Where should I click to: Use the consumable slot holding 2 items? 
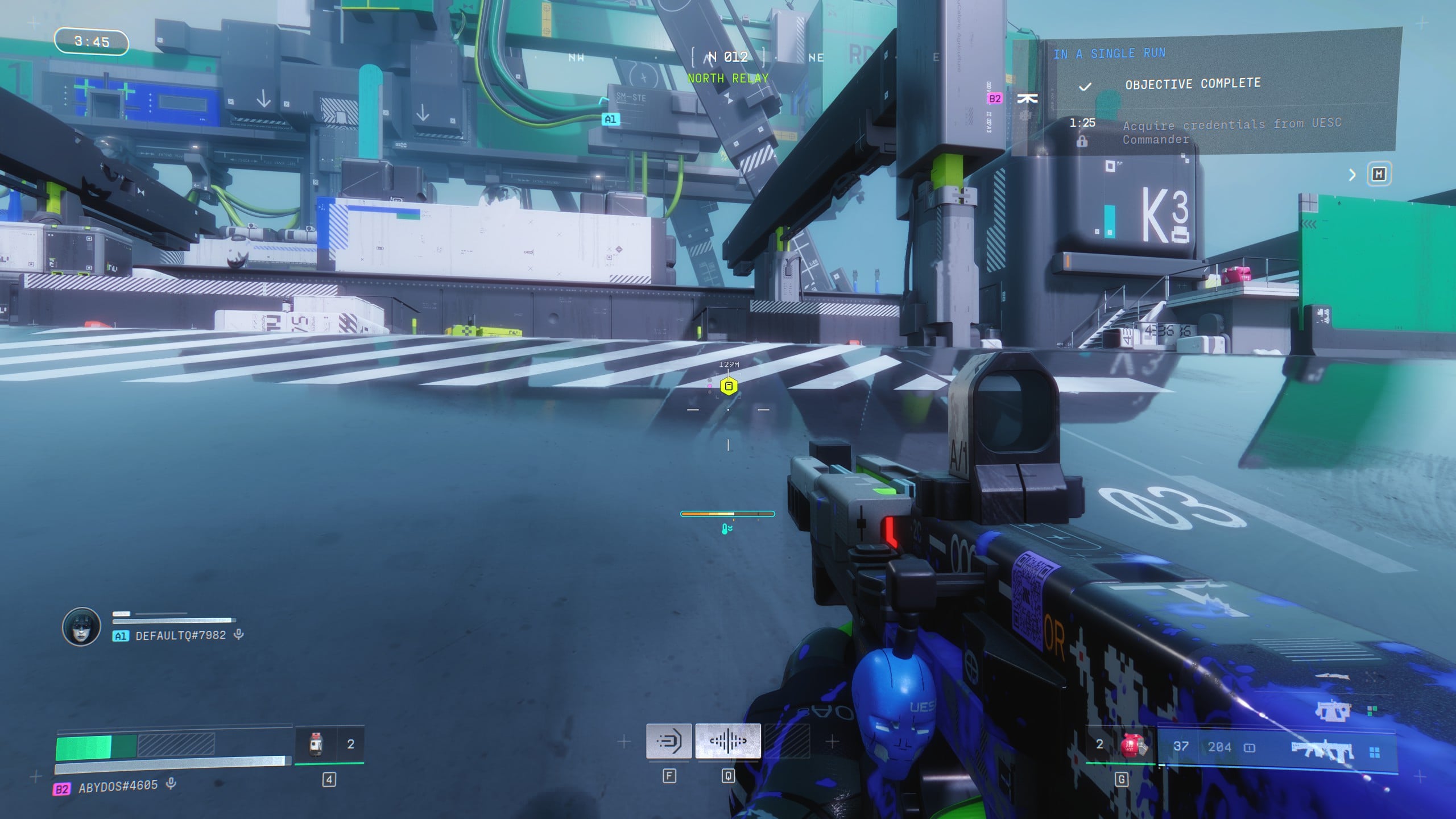click(x=329, y=744)
